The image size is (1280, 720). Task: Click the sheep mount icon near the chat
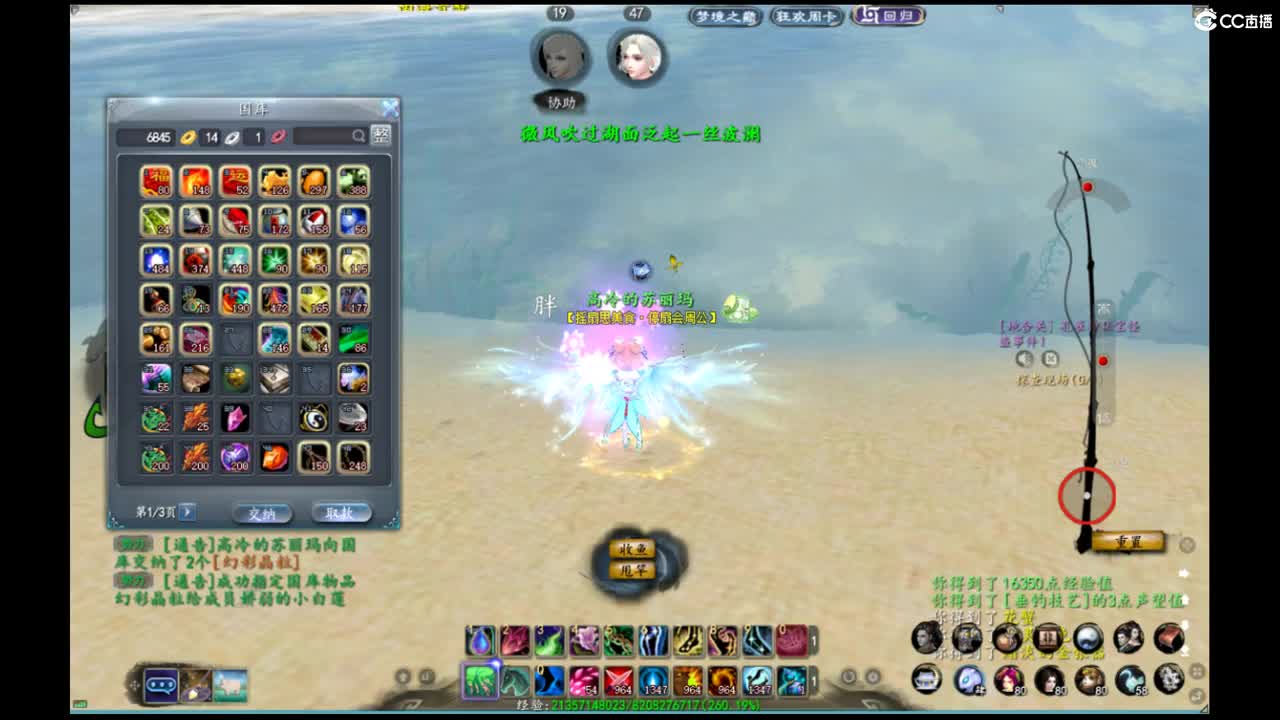tap(228, 686)
